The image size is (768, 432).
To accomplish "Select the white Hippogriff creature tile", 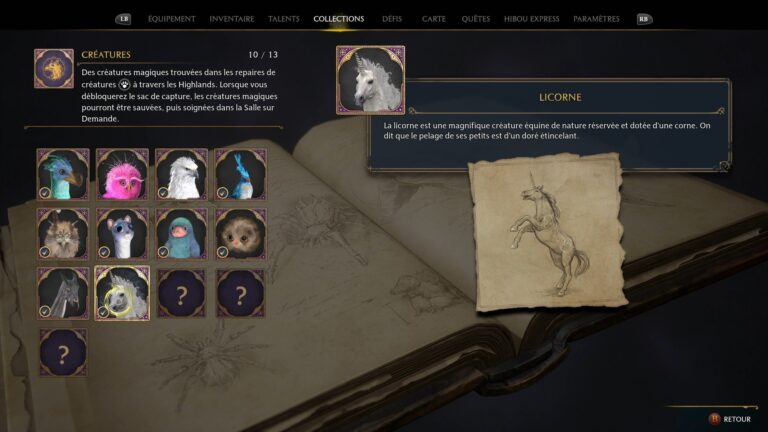I will (x=181, y=174).
